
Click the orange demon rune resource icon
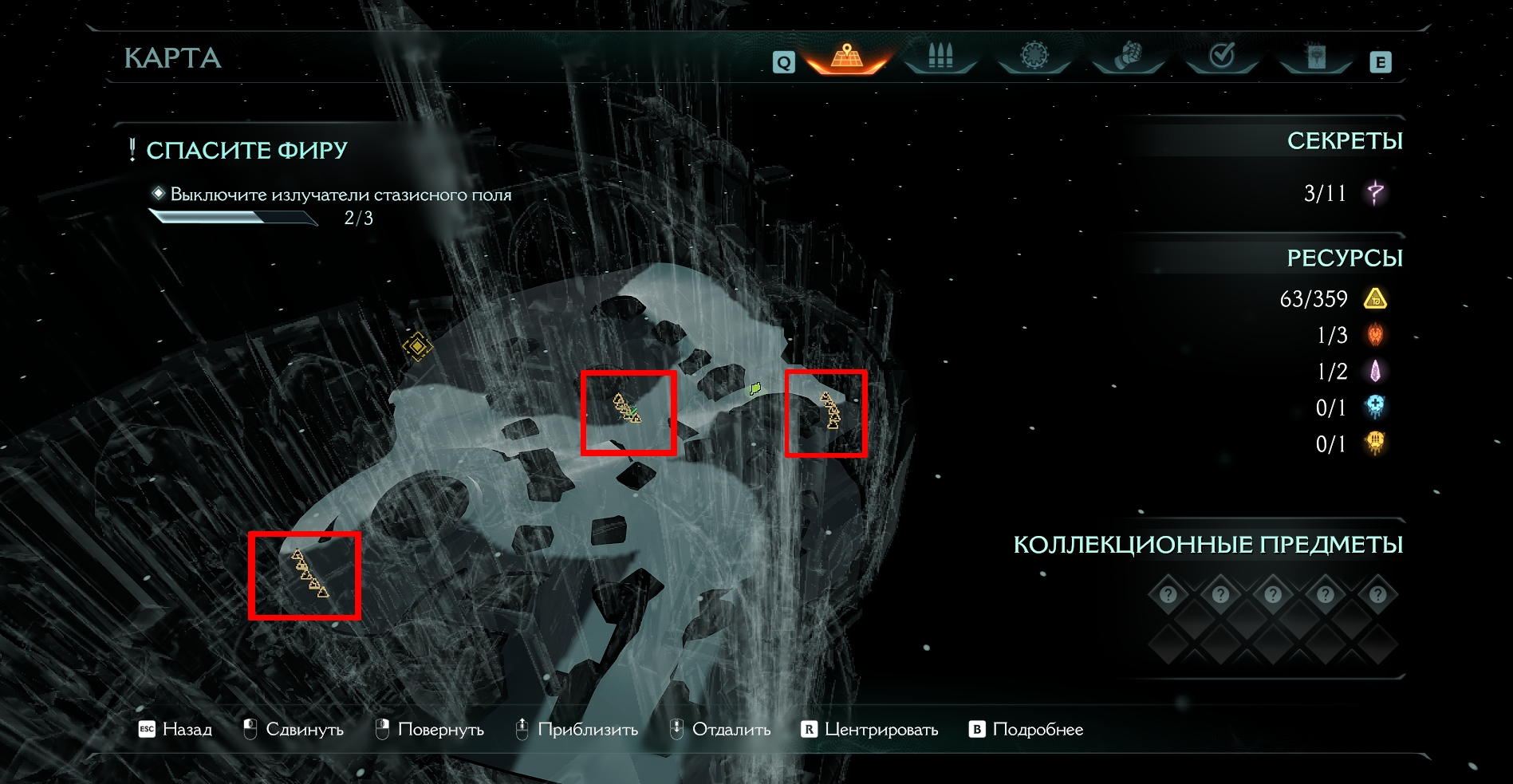1375,335
